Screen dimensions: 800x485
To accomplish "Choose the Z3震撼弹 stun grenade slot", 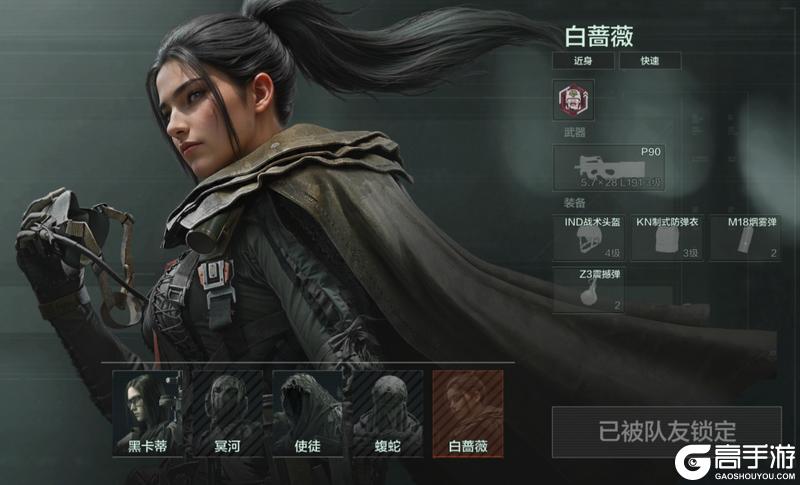I will click(588, 288).
